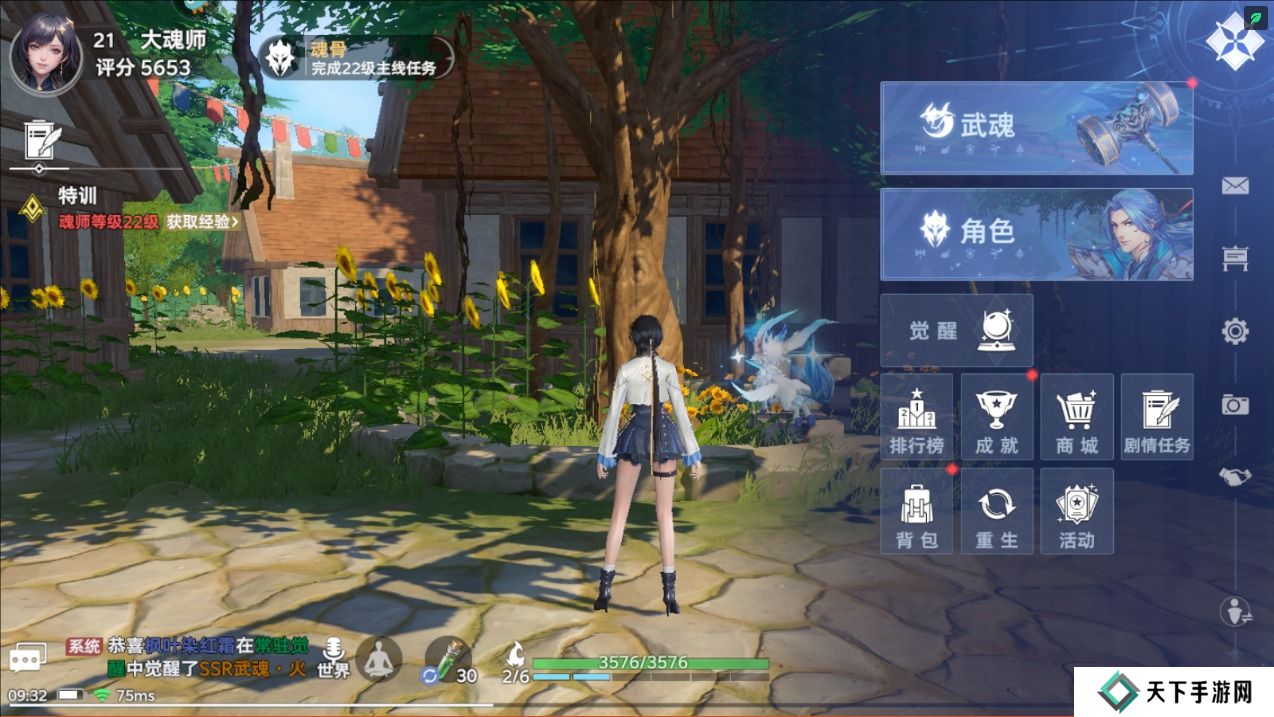Click the handshake social icon
The image size is (1274, 717).
(x=1235, y=477)
